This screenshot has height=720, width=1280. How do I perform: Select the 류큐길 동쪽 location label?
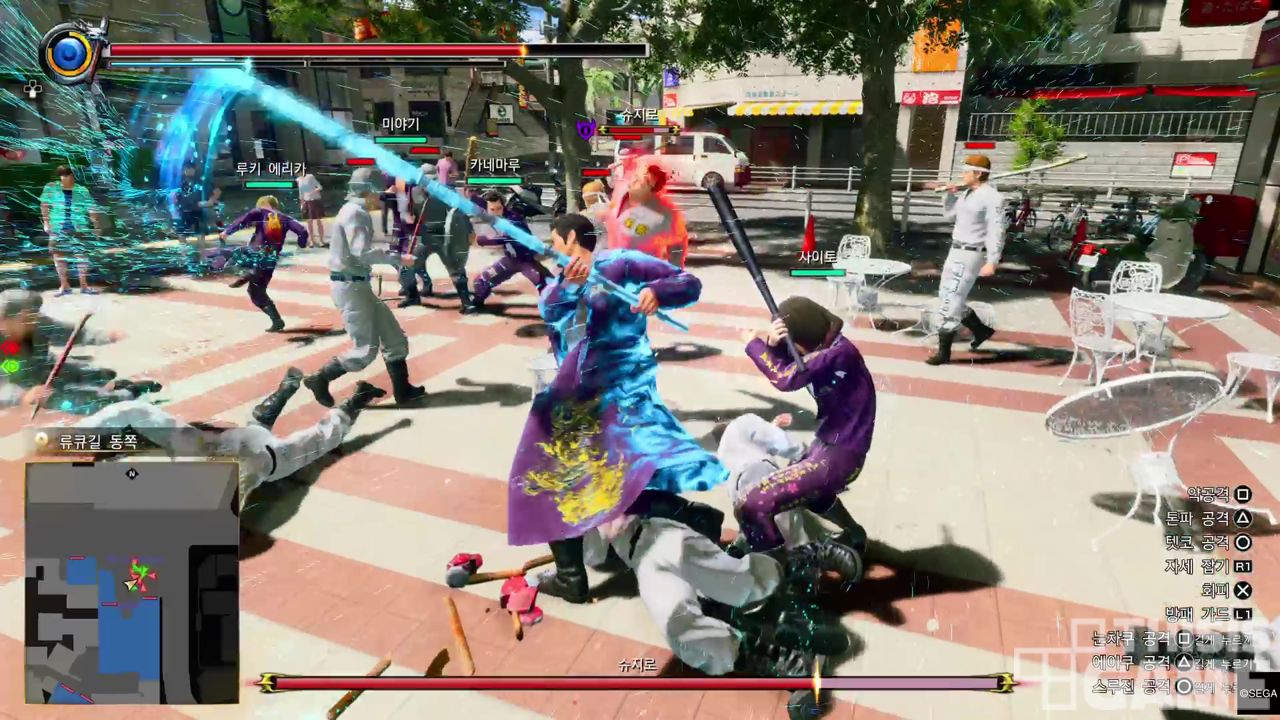[x=100, y=441]
